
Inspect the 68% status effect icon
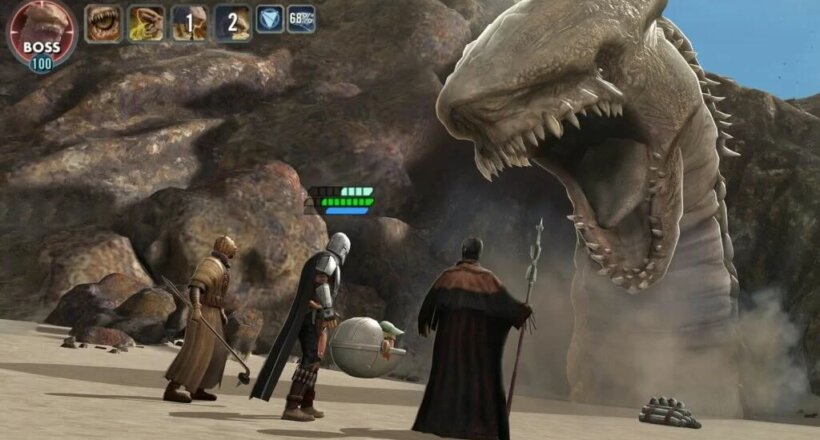(301, 19)
